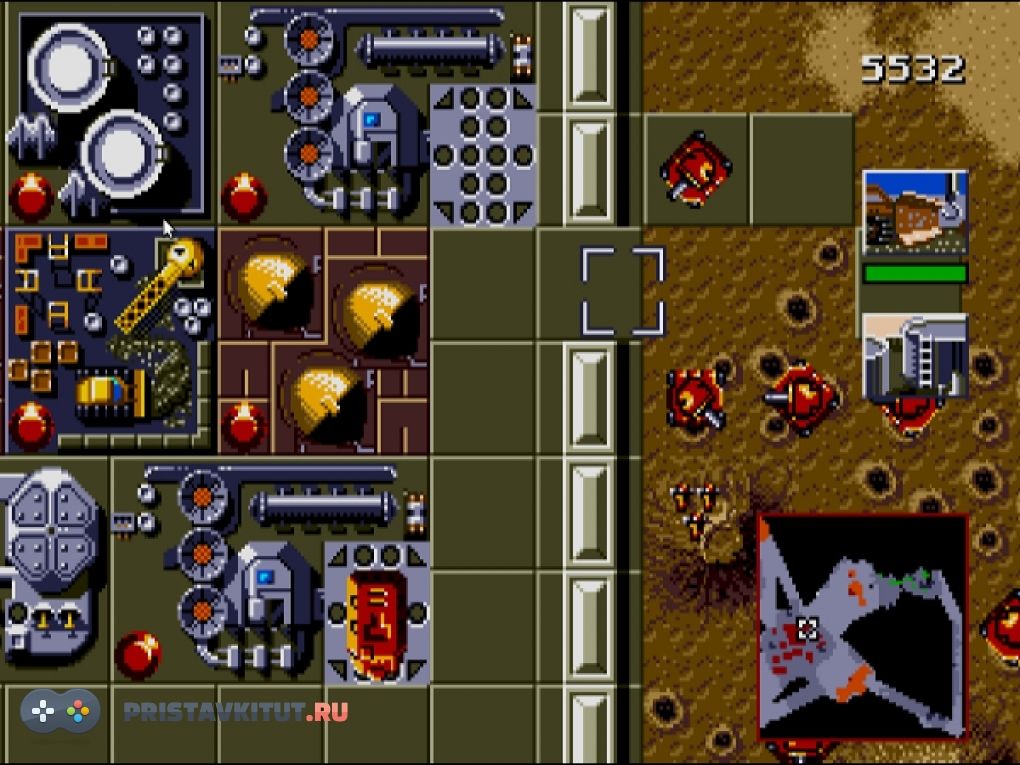This screenshot has height=765, width=1020.
Task: Click the build item icon with ladder
Action: coord(915,357)
